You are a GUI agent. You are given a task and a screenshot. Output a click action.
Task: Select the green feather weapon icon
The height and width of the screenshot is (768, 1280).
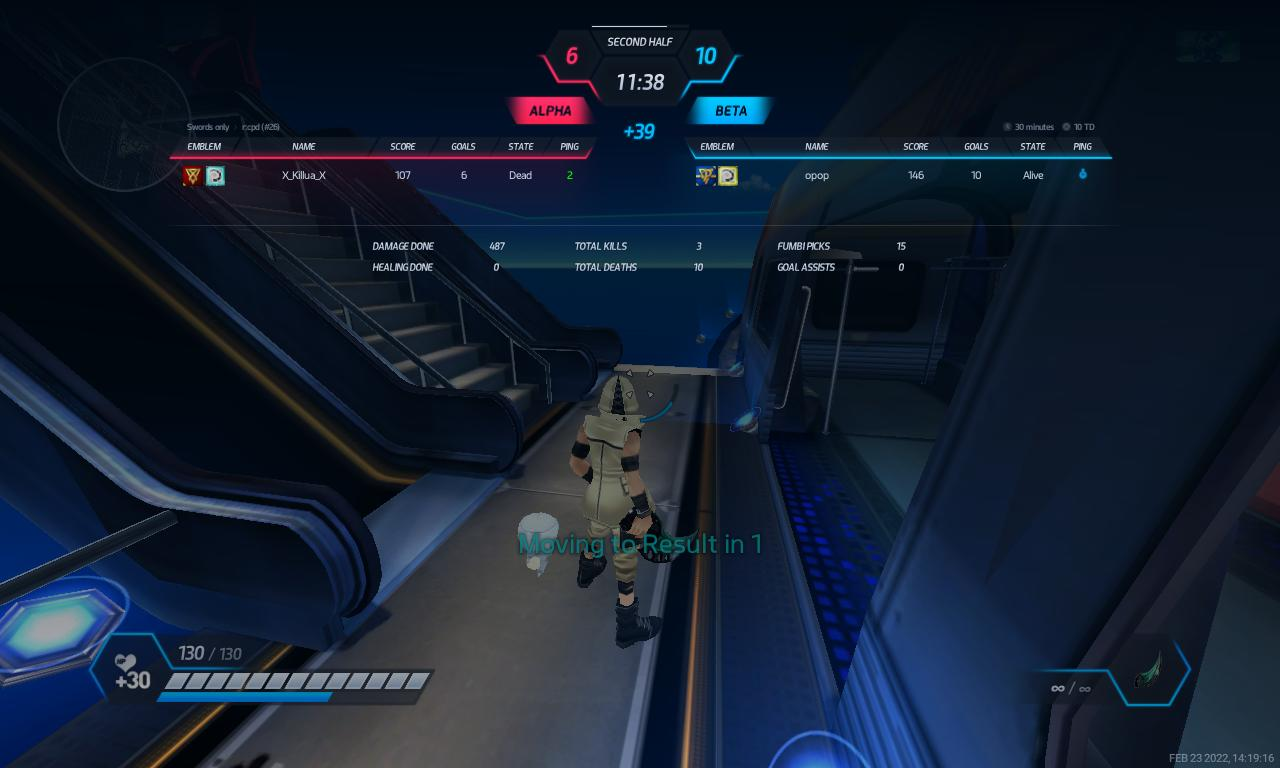[1151, 671]
